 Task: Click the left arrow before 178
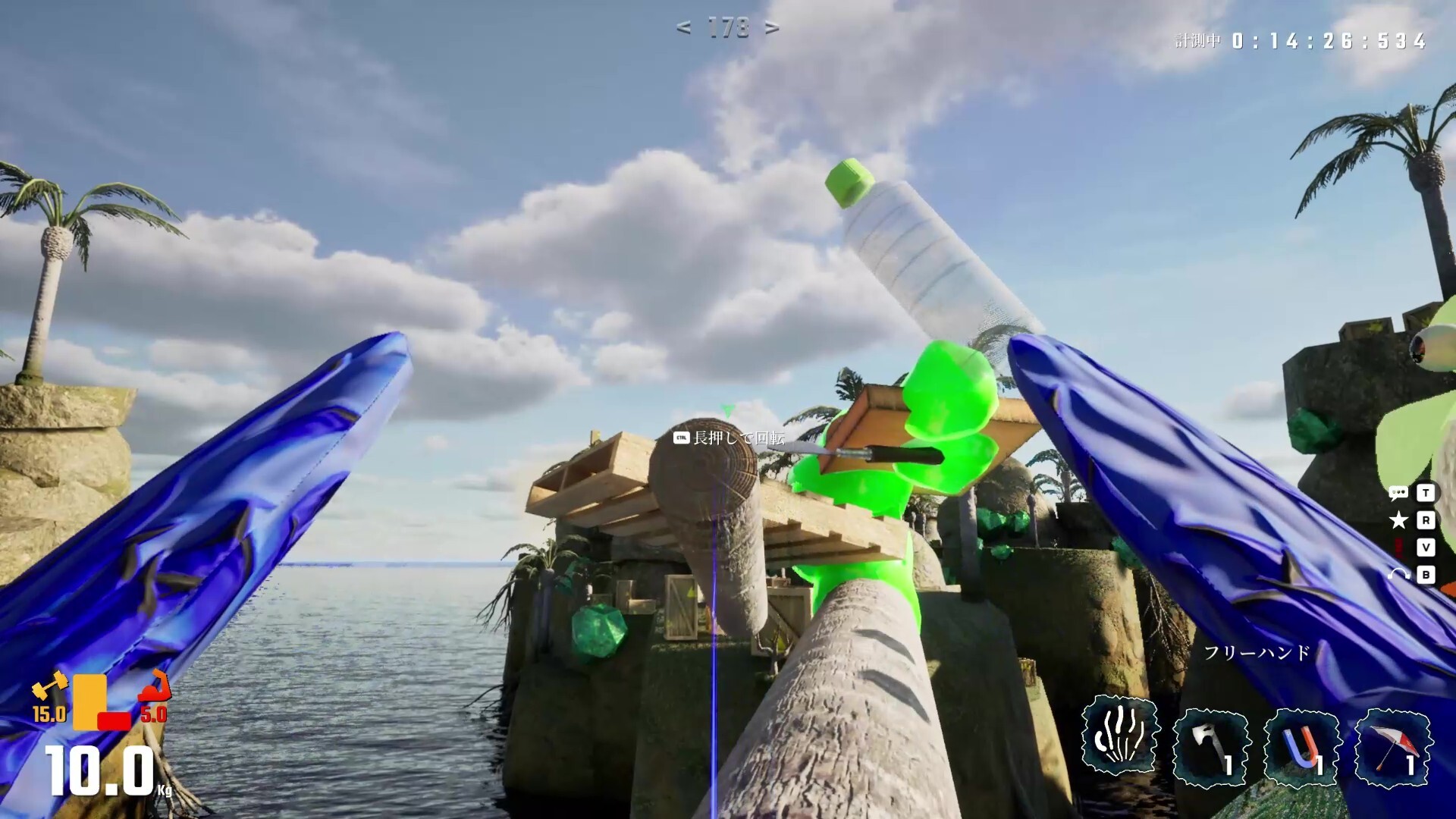point(683,28)
